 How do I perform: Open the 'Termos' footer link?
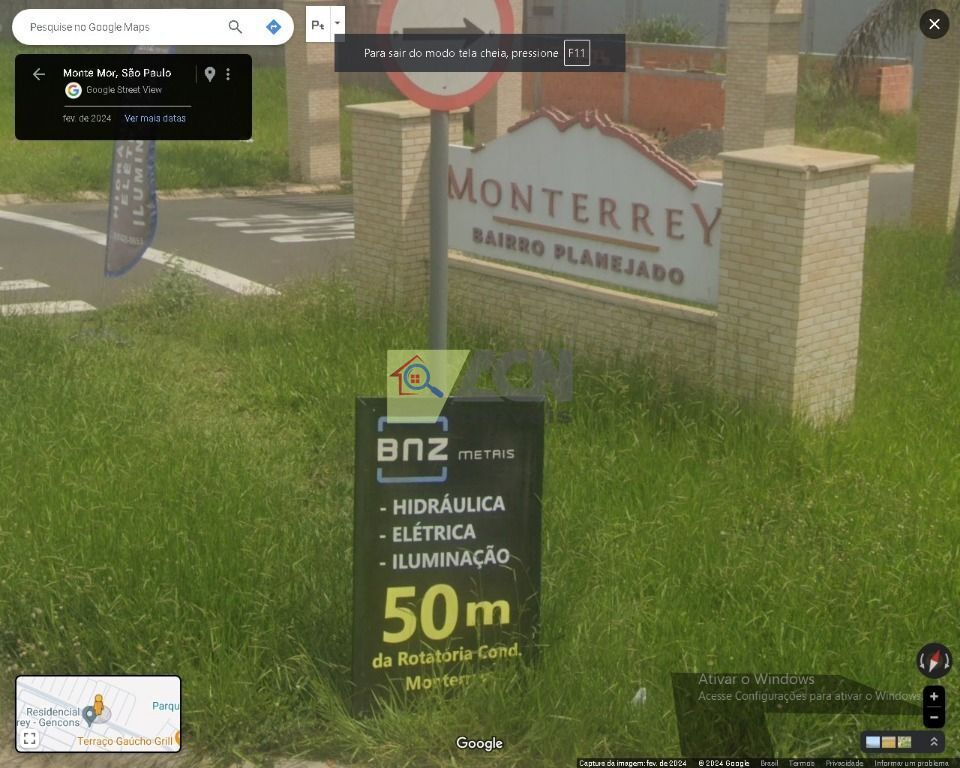(x=801, y=763)
